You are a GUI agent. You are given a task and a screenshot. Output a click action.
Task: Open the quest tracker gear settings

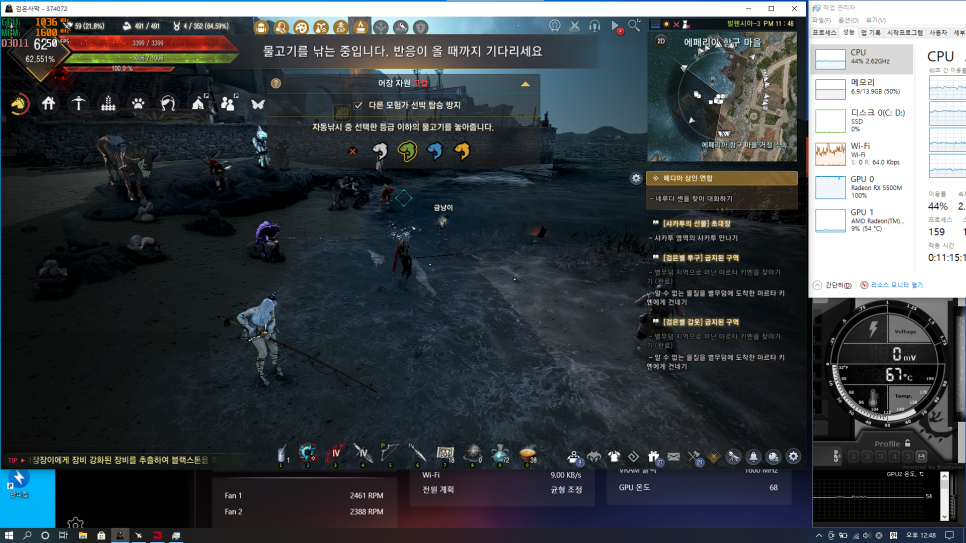click(x=636, y=178)
